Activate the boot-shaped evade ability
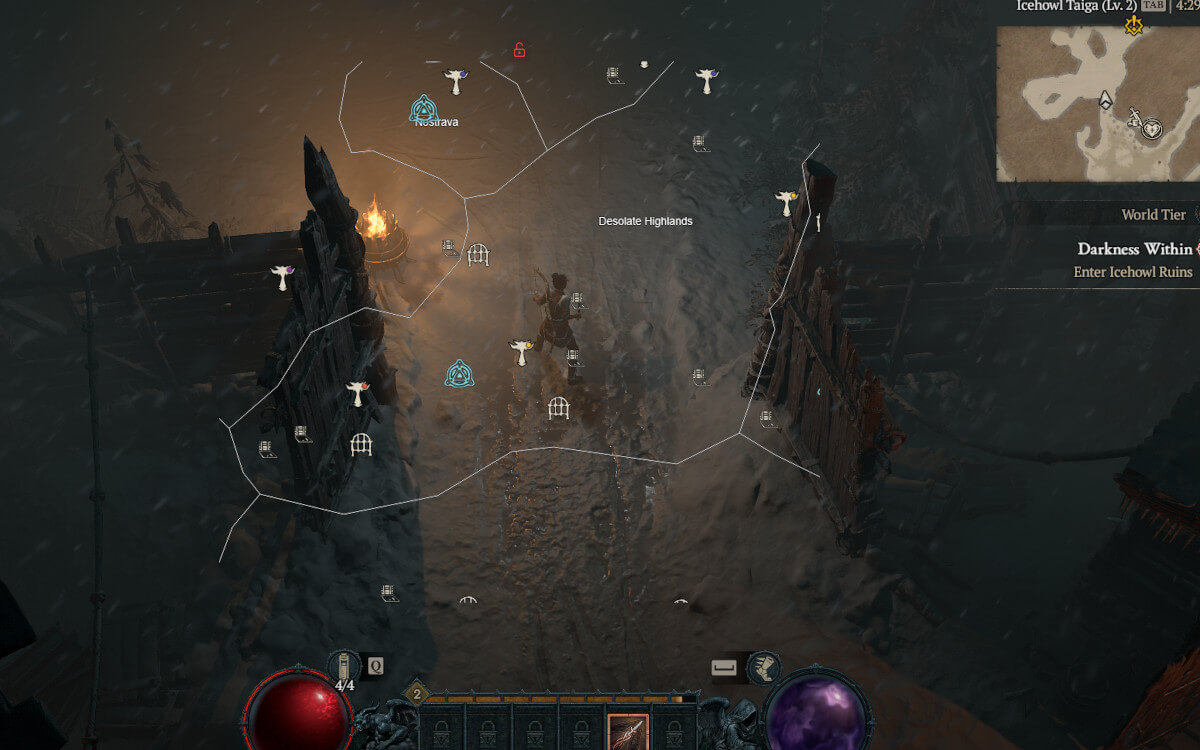Image resolution: width=1200 pixels, height=750 pixels. 764,667
